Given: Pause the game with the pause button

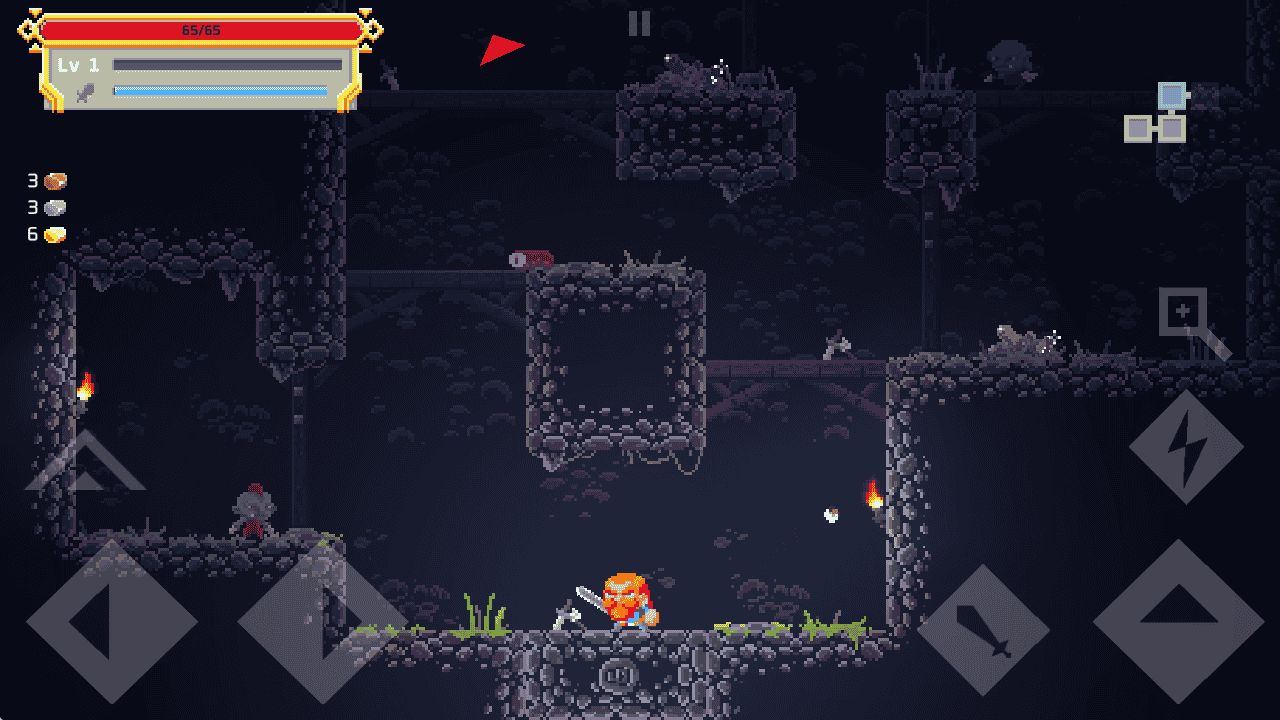Looking at the screenshot, I should [x=639, y=24].
